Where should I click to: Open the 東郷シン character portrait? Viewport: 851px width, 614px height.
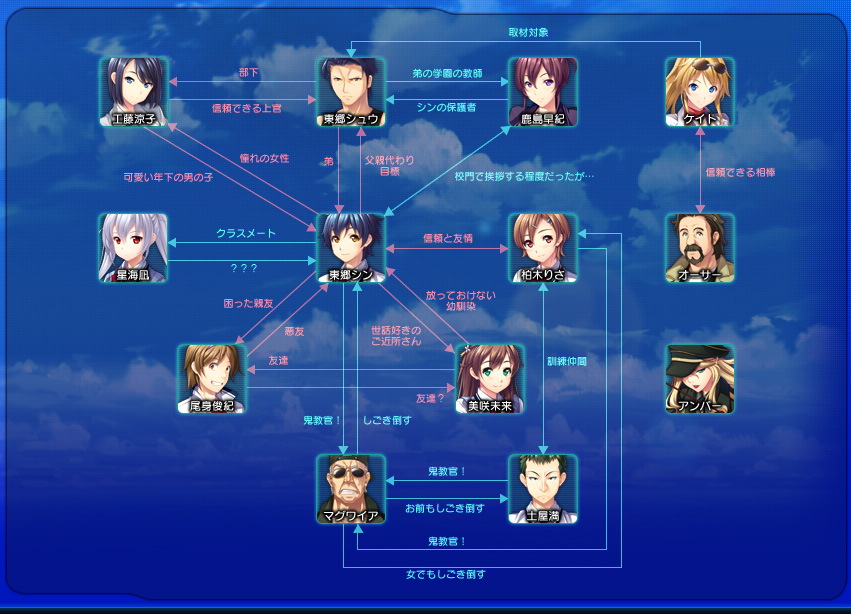[x=351, y=247]
